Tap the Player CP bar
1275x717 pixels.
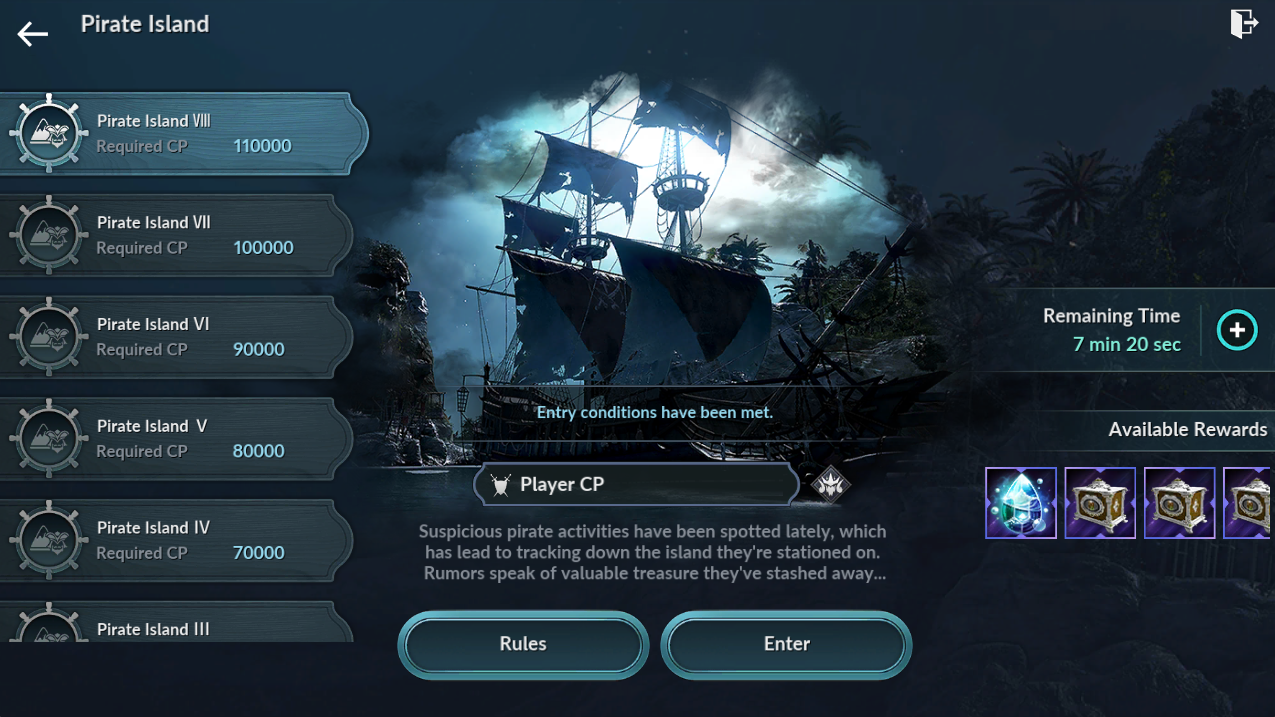(x=636, y=485)
